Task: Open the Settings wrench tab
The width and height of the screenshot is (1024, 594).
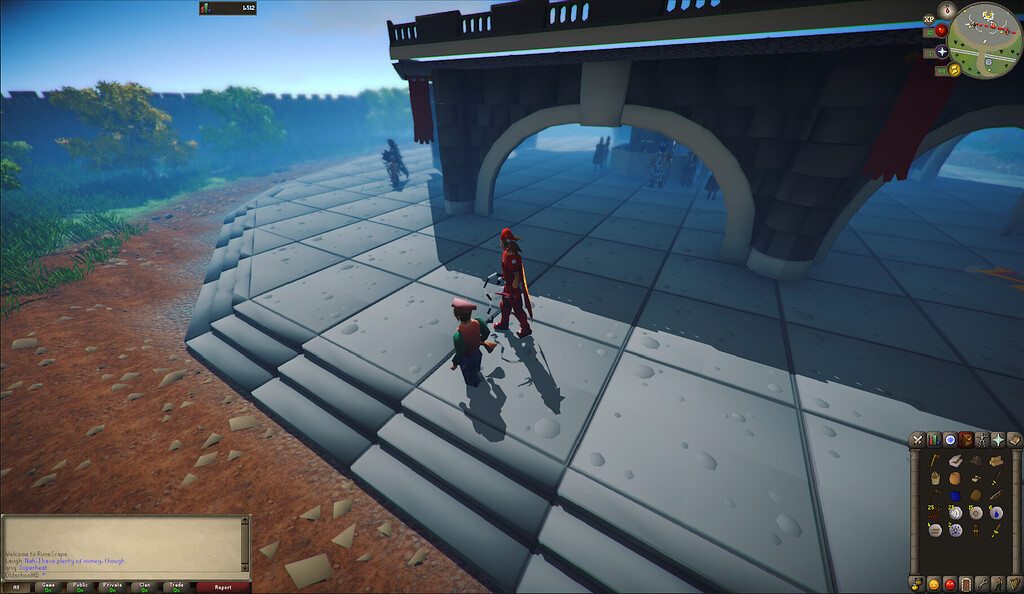Action: 982,583
